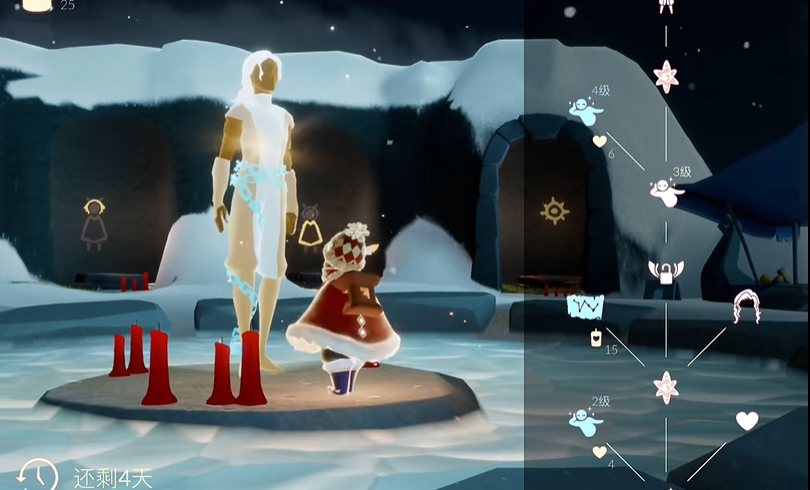Select the level 4 emote node

[584, 111]
